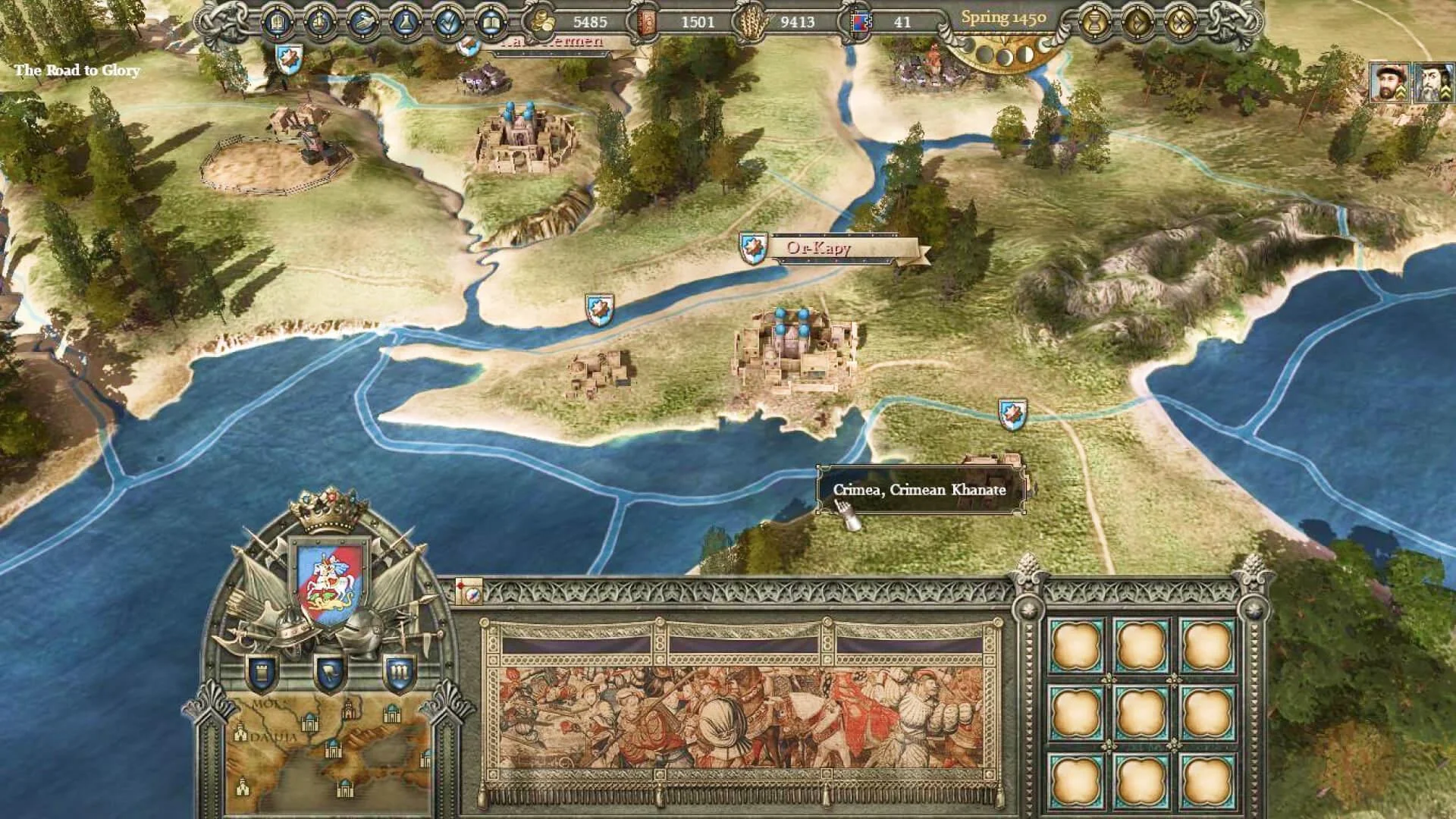Switch to the helmet shield tab

click(x=329, y=671)
